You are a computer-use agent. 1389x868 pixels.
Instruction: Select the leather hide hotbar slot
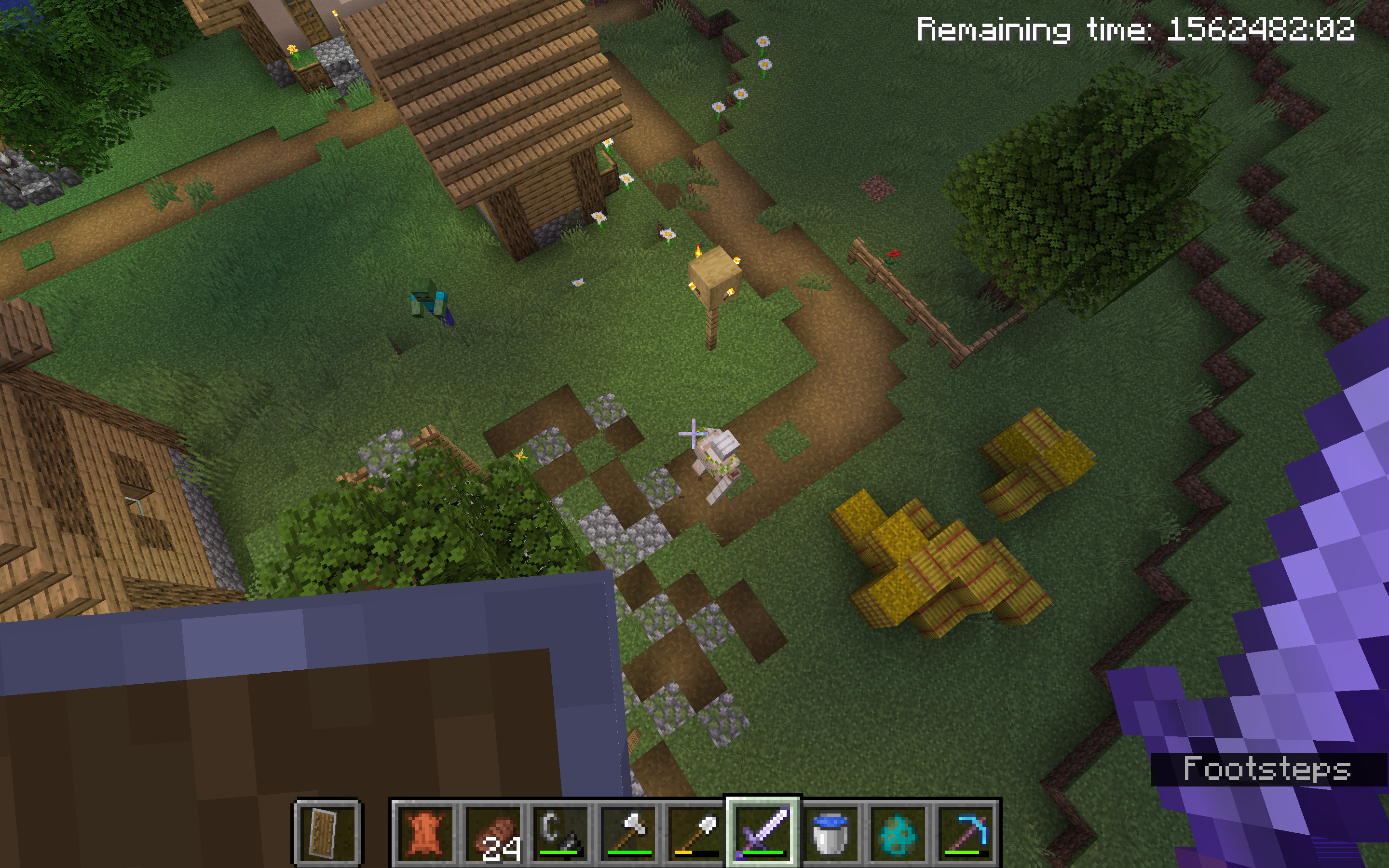(x=425, y=832)
